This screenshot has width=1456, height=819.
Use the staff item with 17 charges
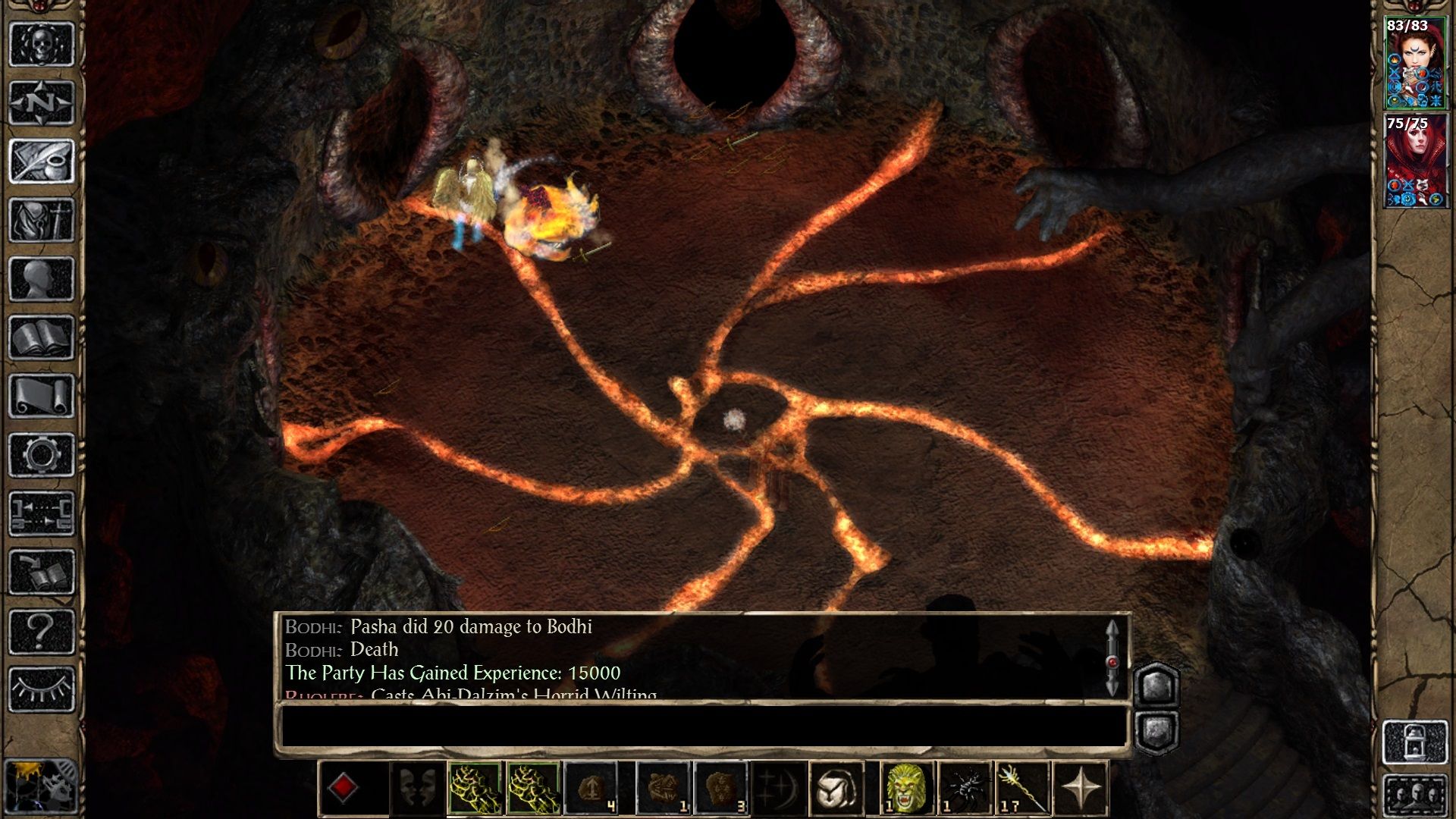[x=1021, y=788]
